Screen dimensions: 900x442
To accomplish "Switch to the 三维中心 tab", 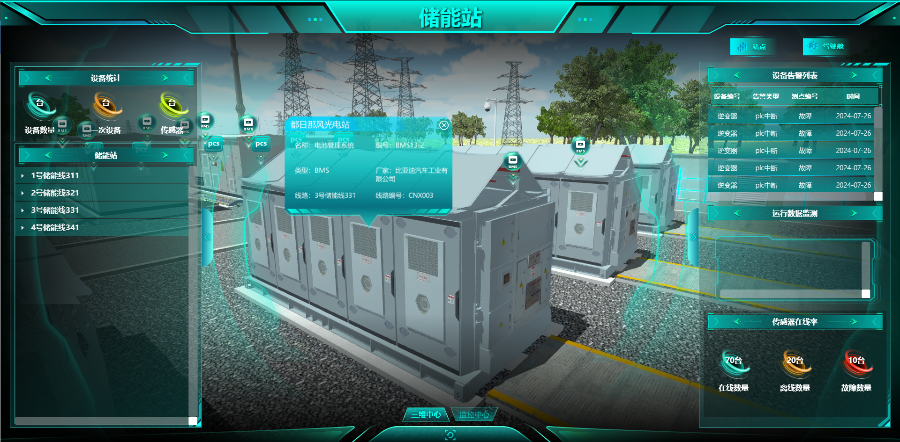I will coord(425,414).
